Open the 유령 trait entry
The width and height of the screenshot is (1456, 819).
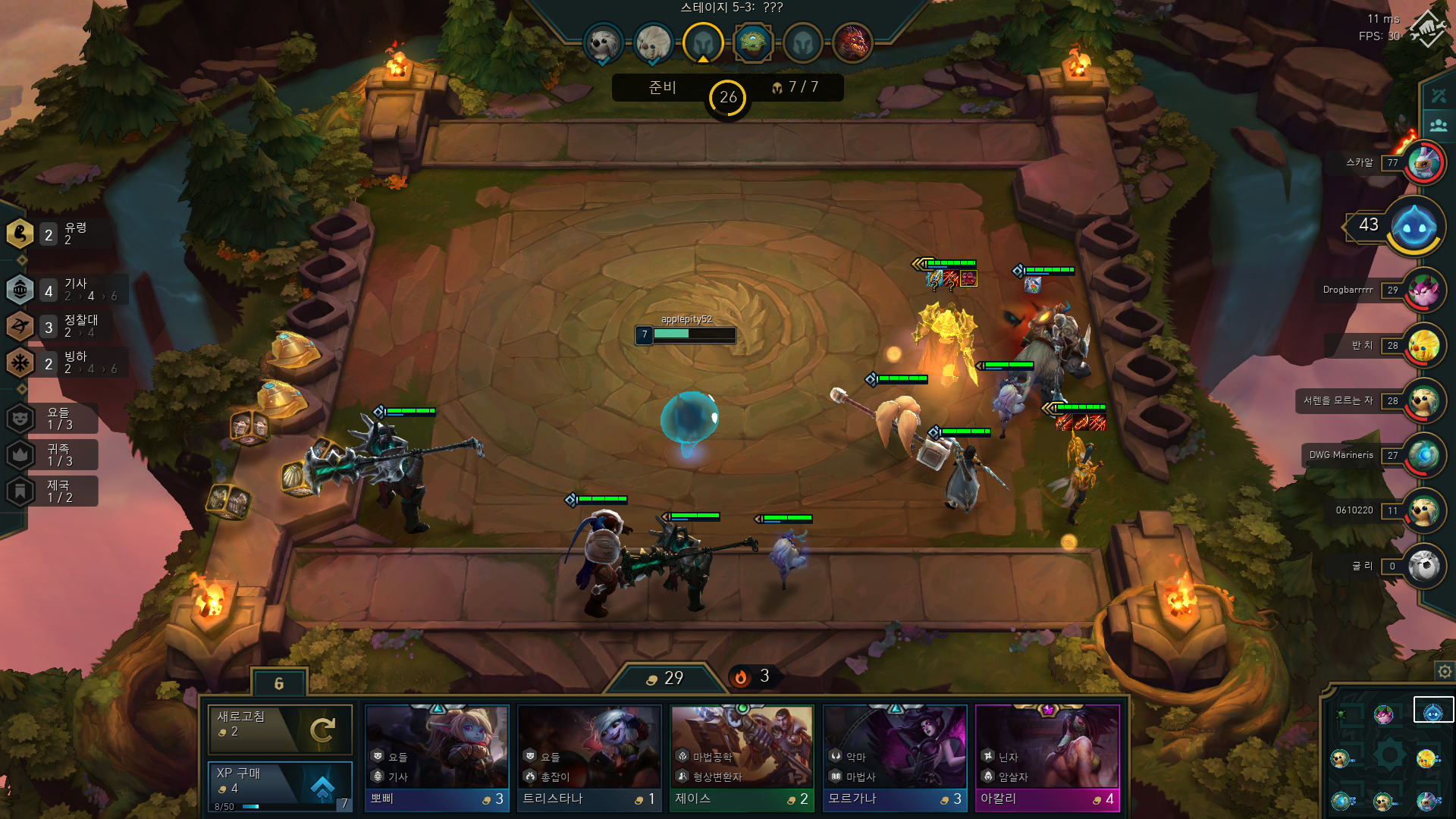point(53,234)
